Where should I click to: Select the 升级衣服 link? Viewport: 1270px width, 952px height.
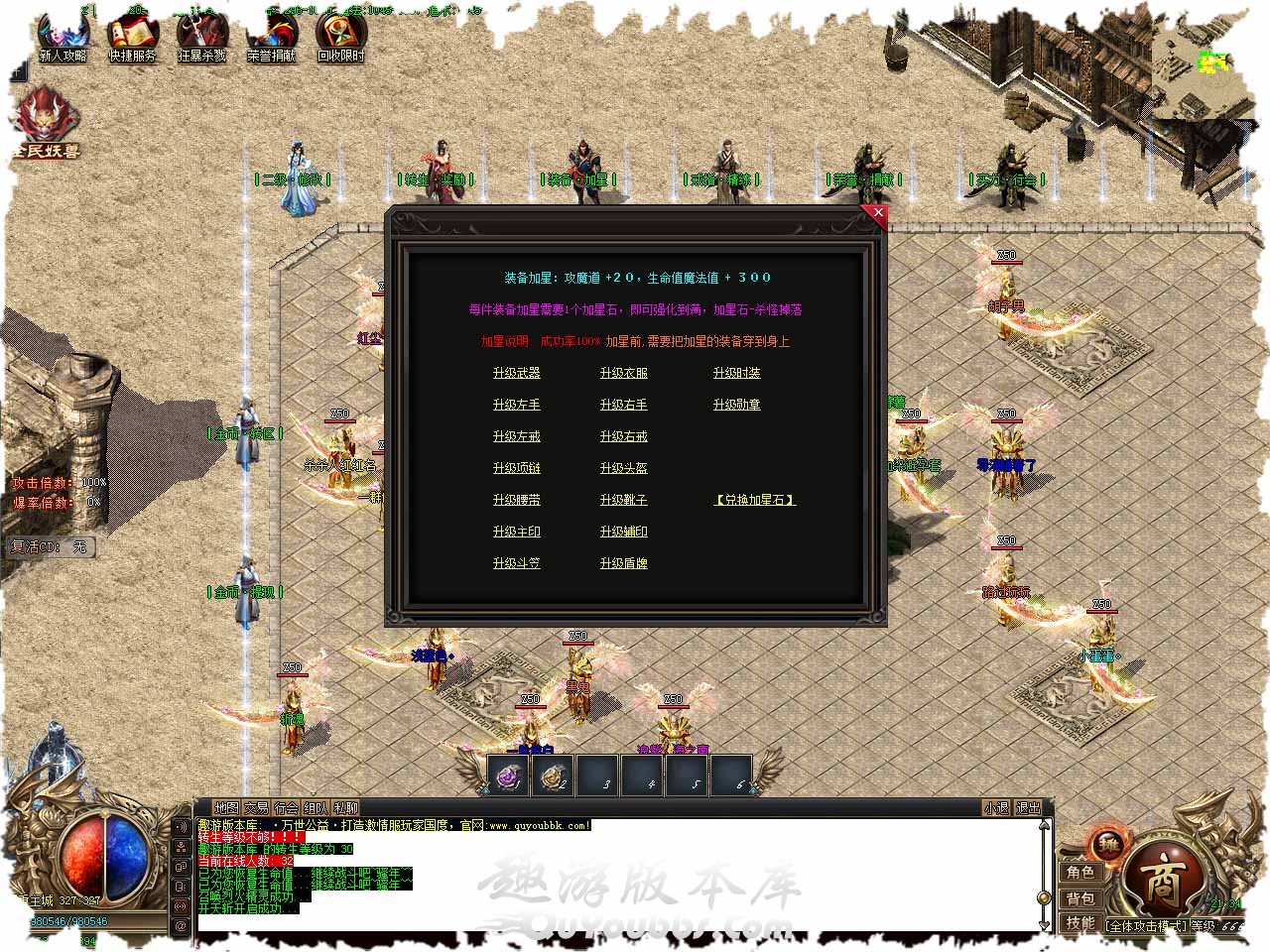click(x=623, y=373)
